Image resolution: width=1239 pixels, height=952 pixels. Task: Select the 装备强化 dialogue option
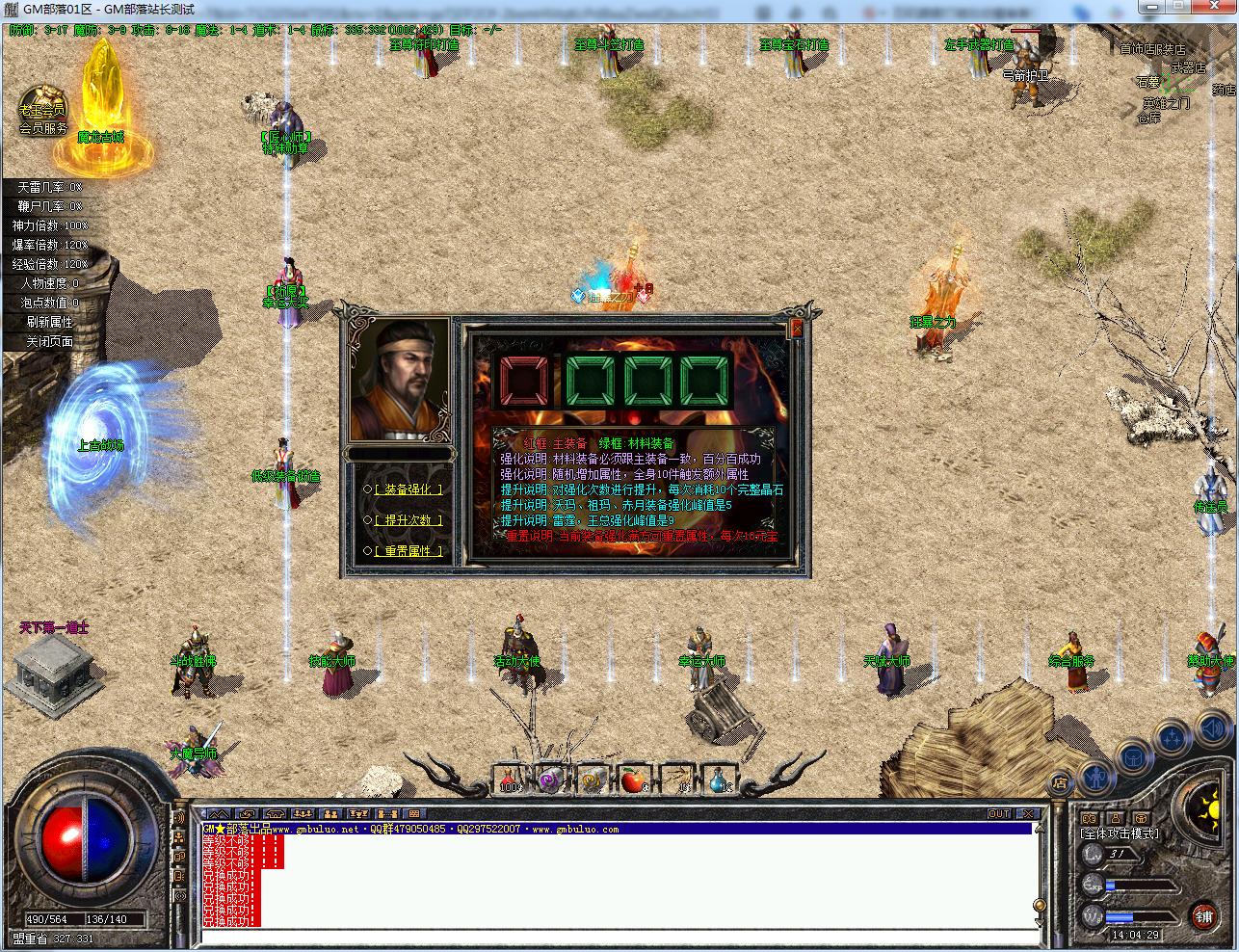tap(408, 489)
